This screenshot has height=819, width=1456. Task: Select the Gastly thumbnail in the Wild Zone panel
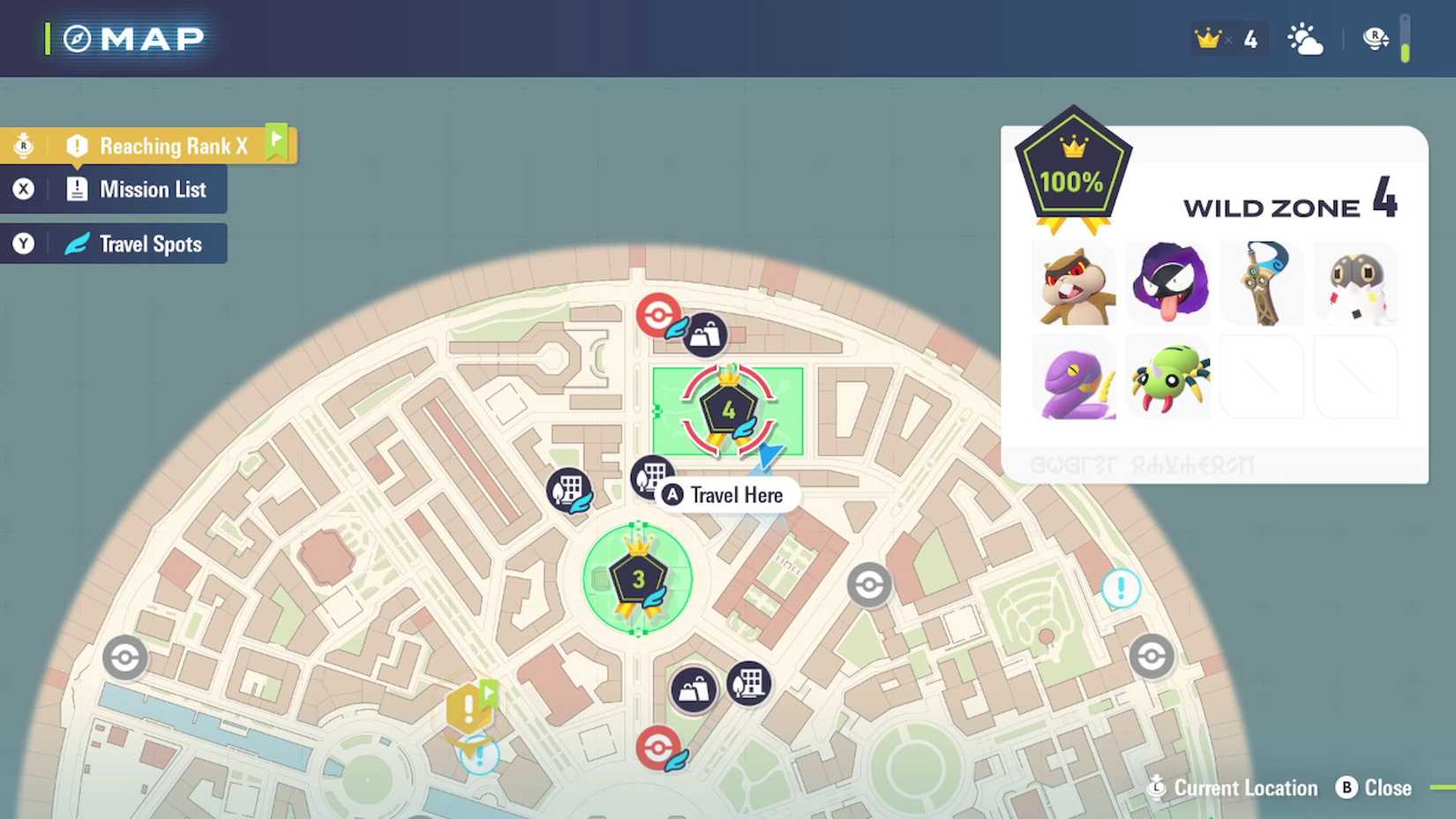tap(1169, 282)
